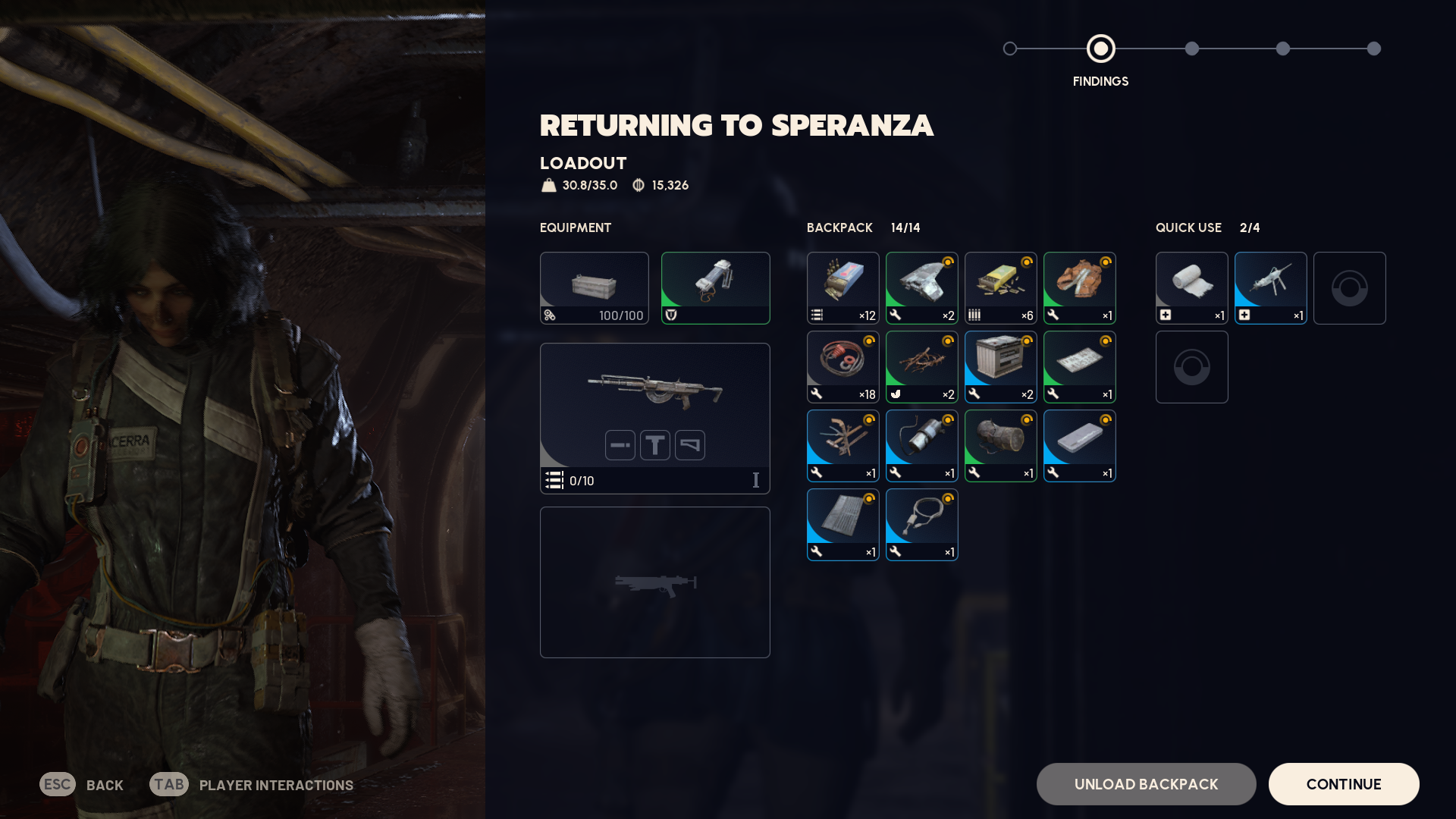Unload the backpack contents
Viewport: 1456px width, 819px height.
point(1146,784)
